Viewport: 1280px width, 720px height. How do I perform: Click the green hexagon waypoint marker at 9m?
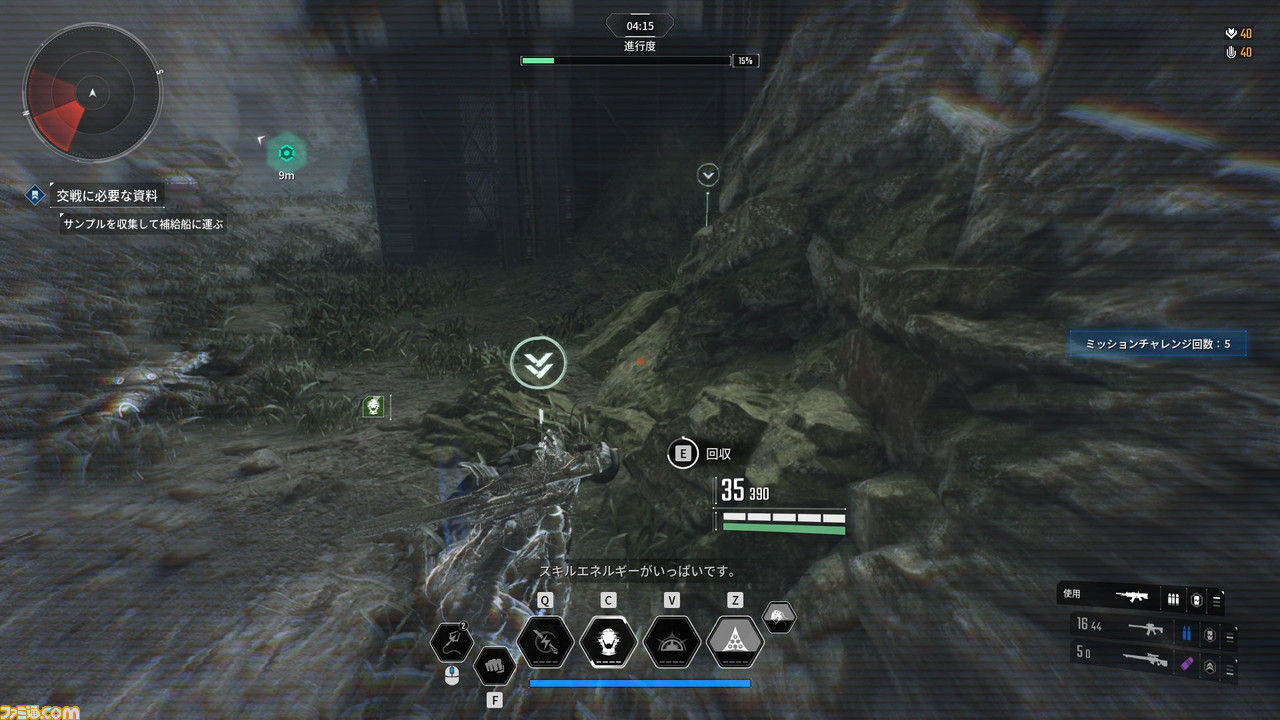pos(286,153)
